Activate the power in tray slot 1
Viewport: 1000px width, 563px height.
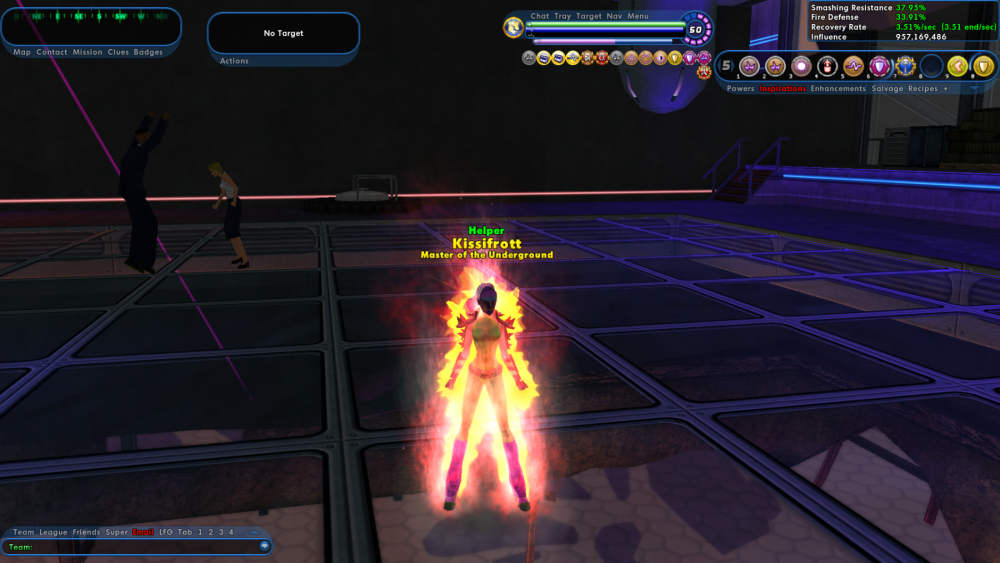pyautogui.click(x=749, y=67)
